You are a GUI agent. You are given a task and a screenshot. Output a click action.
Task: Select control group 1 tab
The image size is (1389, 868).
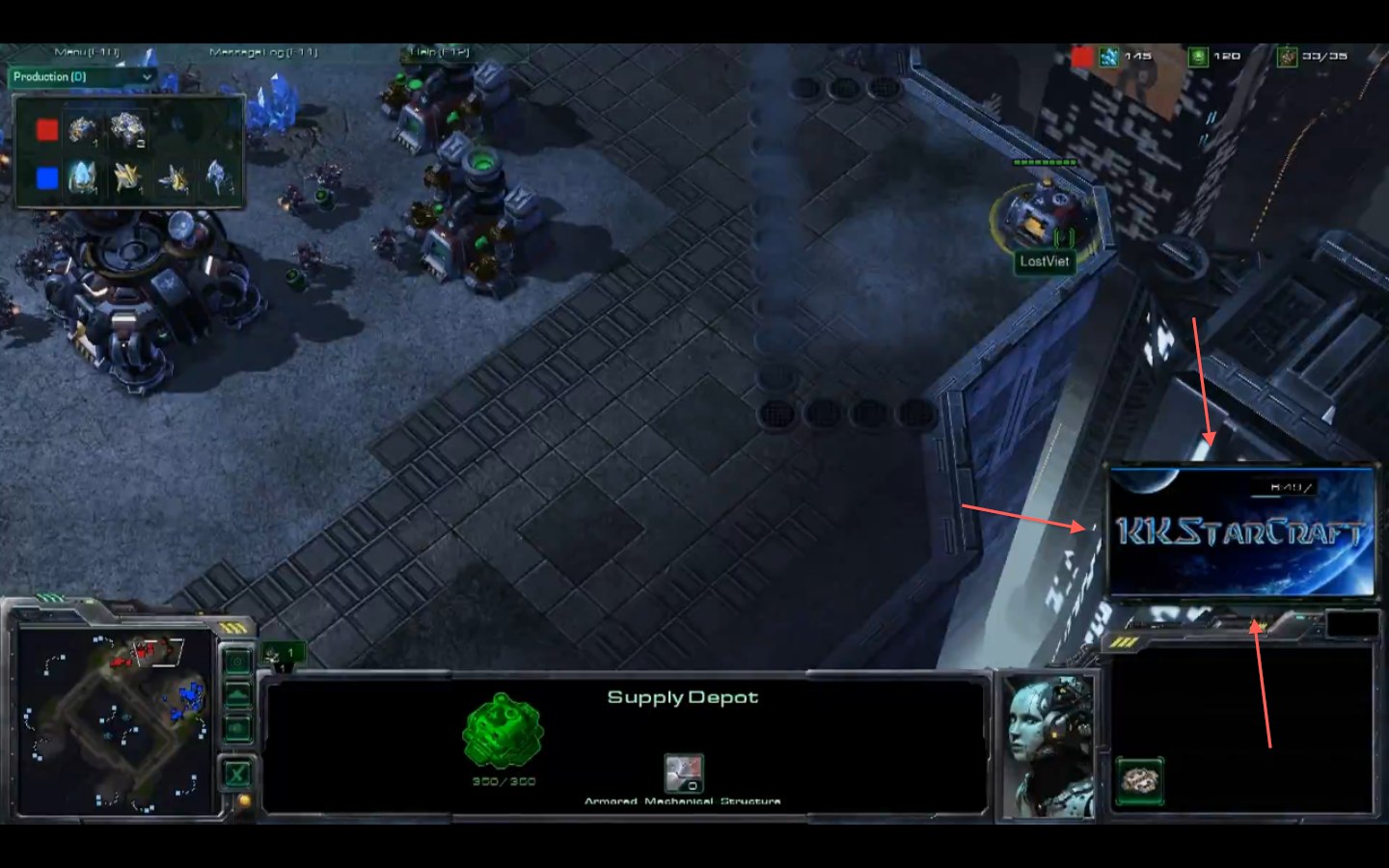282,655
